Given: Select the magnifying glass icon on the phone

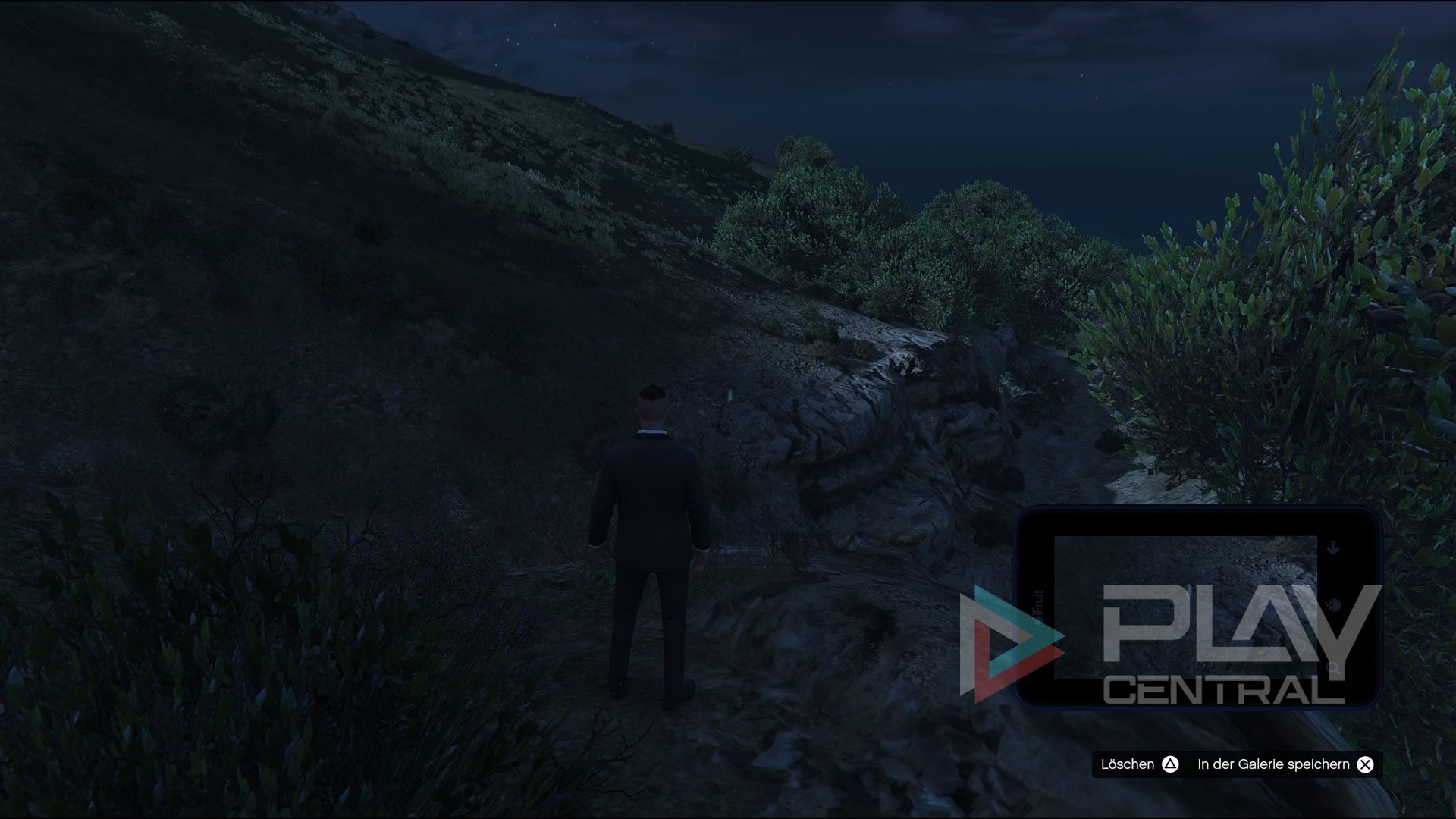Looking at the screenshot, I should click(1333, 668).
